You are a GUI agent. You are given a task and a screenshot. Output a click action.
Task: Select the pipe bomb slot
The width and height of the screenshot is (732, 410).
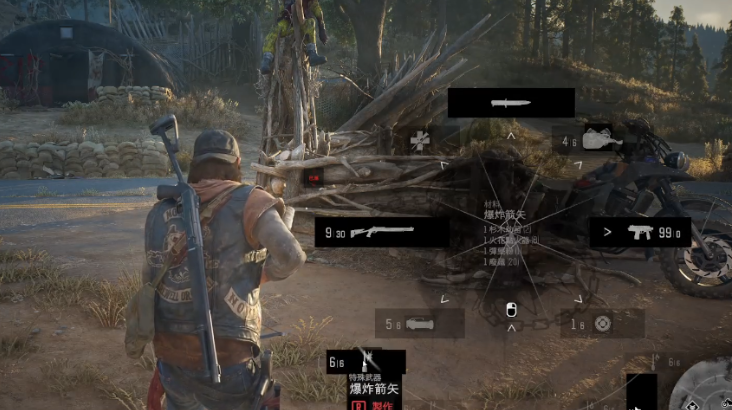(x=419, y=323)
